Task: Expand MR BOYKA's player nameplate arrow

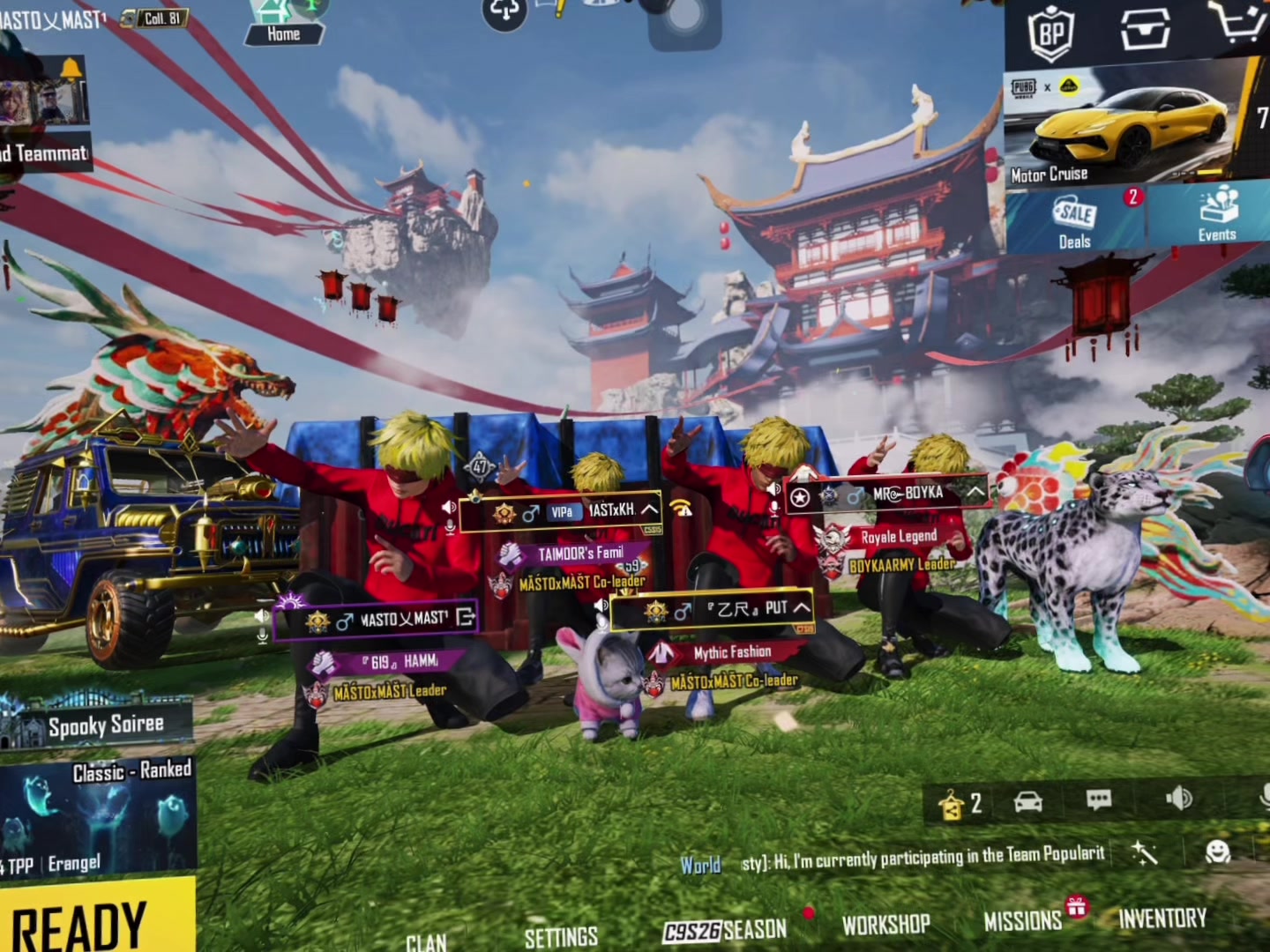Action: 975,493
